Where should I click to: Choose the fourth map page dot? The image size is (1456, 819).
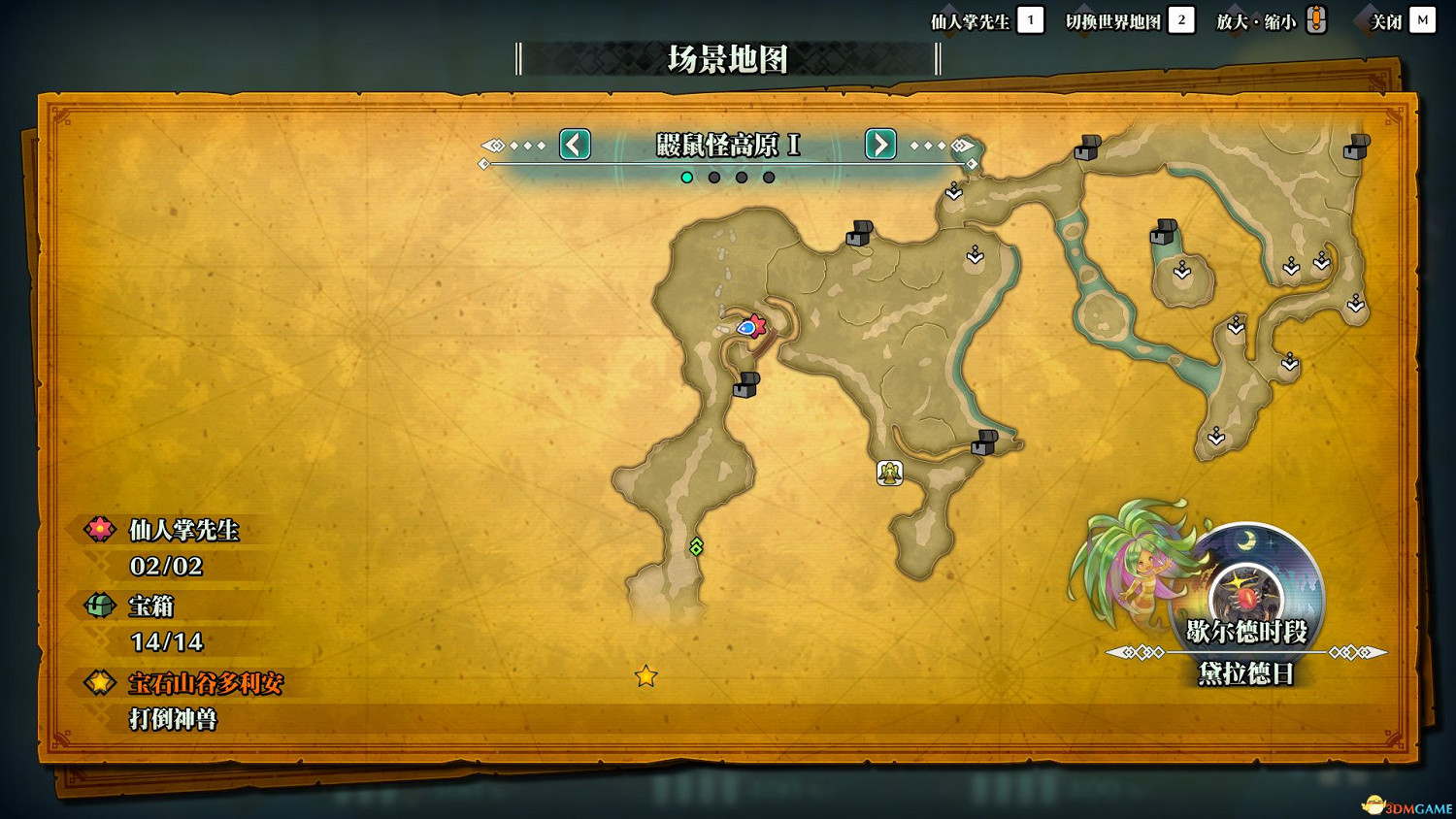click(x=769, y=177)
